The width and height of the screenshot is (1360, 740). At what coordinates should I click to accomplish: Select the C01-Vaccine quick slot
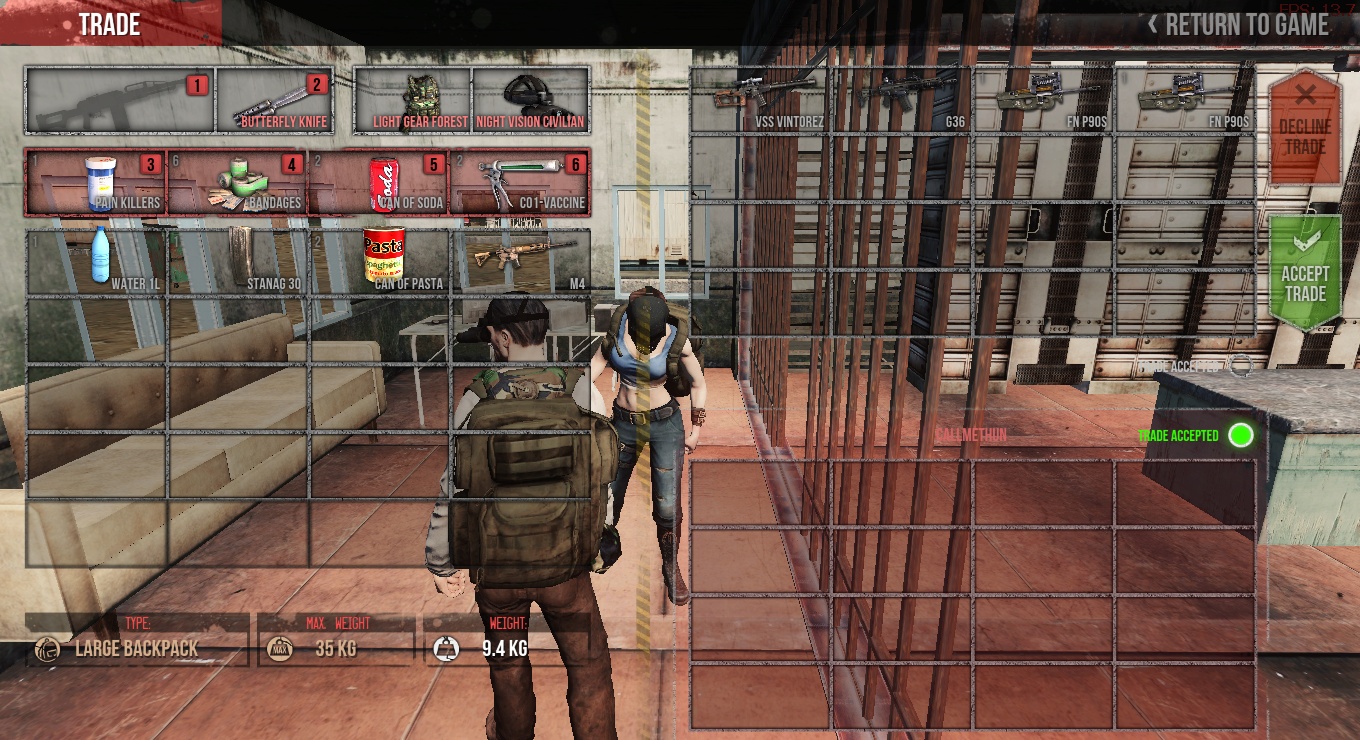[x=520, y=182]
